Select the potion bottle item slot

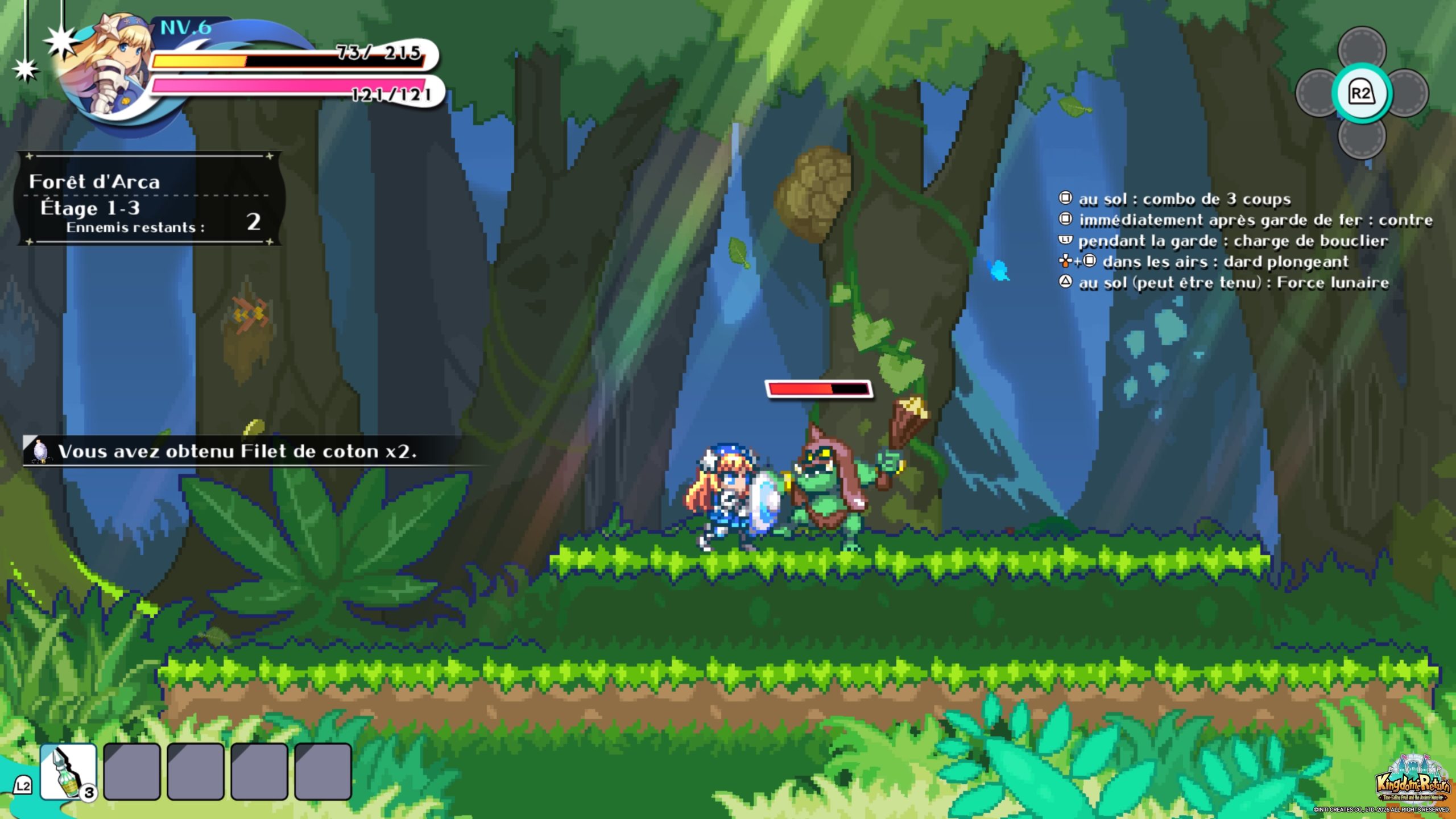pyautogui.click(x=68, y=771)
